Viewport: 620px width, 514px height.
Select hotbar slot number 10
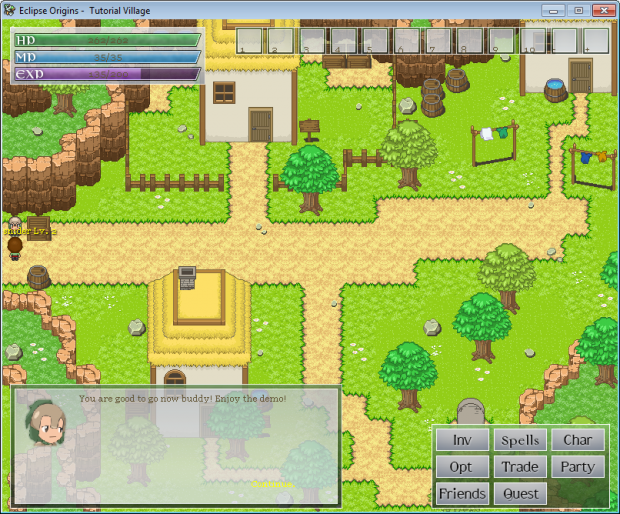533,41
